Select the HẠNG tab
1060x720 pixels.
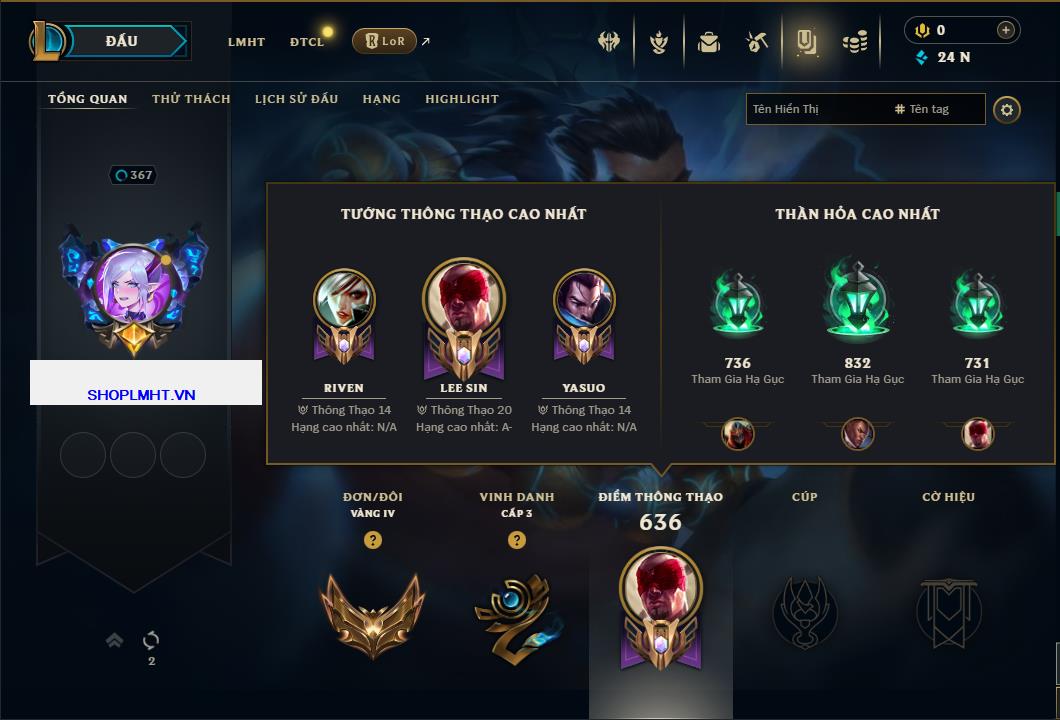pyautogui.click(x=381, y=99)
